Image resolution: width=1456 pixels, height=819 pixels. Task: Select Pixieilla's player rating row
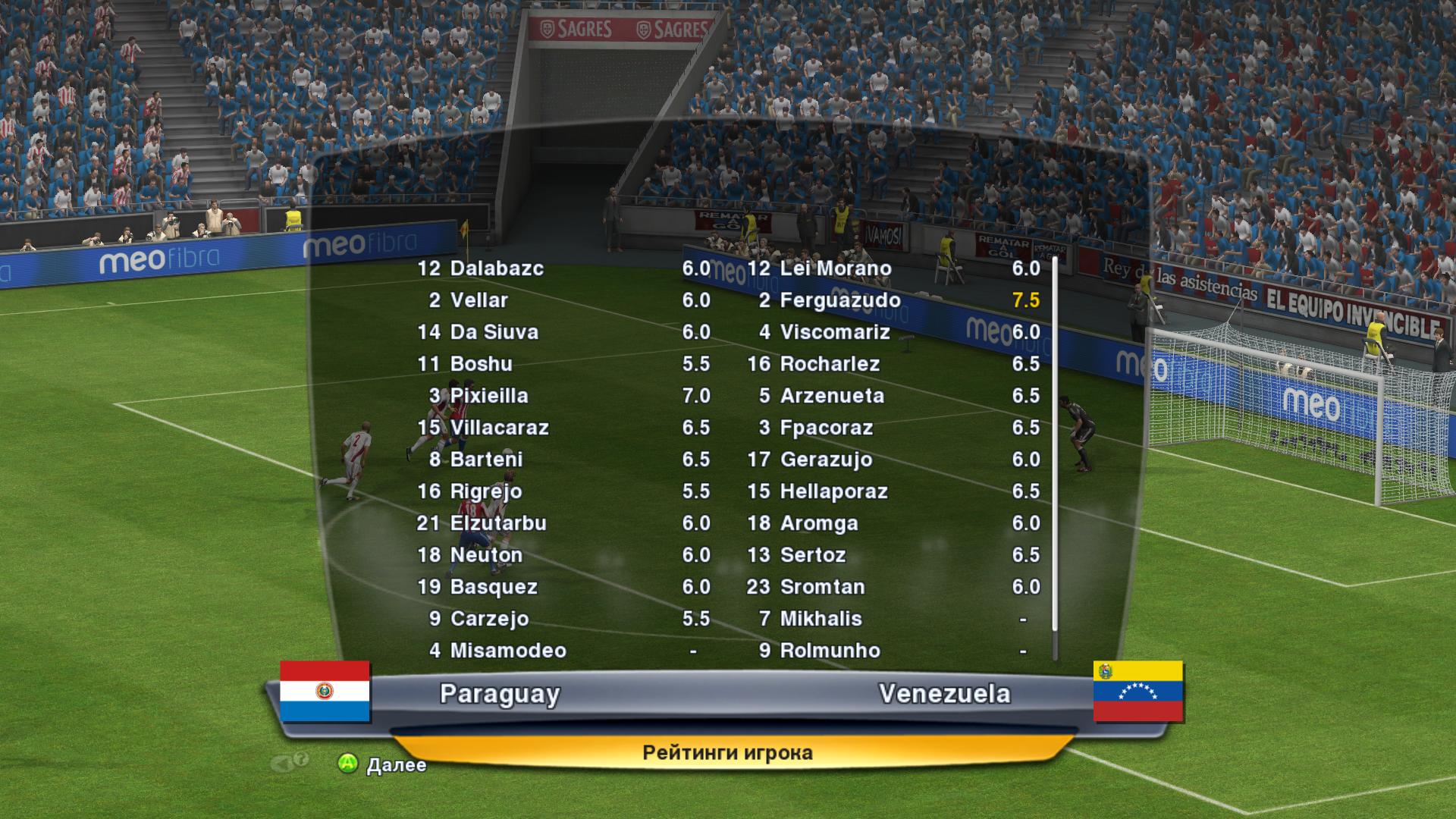[489, 396]
